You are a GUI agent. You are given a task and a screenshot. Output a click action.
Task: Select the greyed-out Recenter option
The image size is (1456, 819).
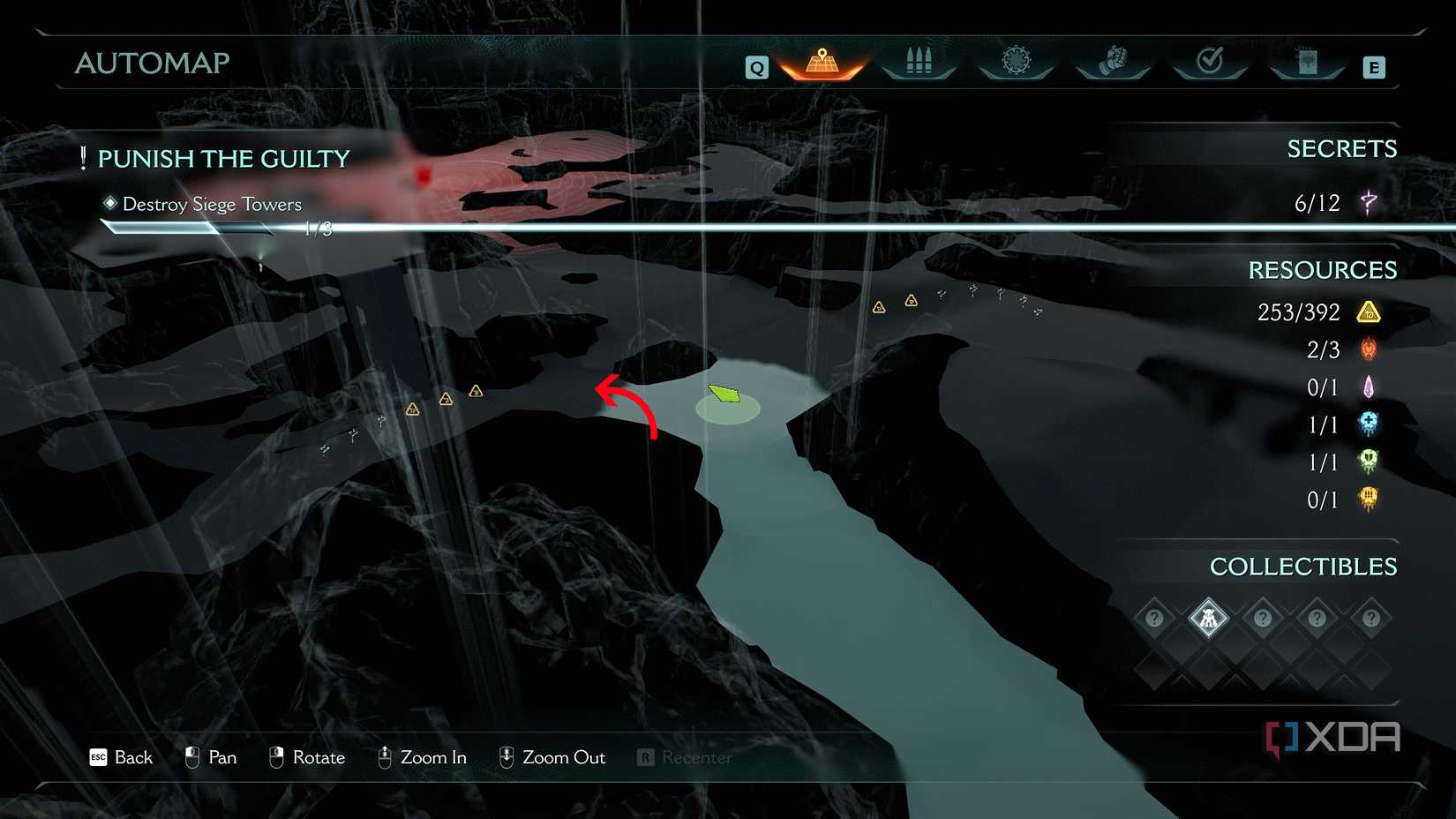click(x=685, y=757)
